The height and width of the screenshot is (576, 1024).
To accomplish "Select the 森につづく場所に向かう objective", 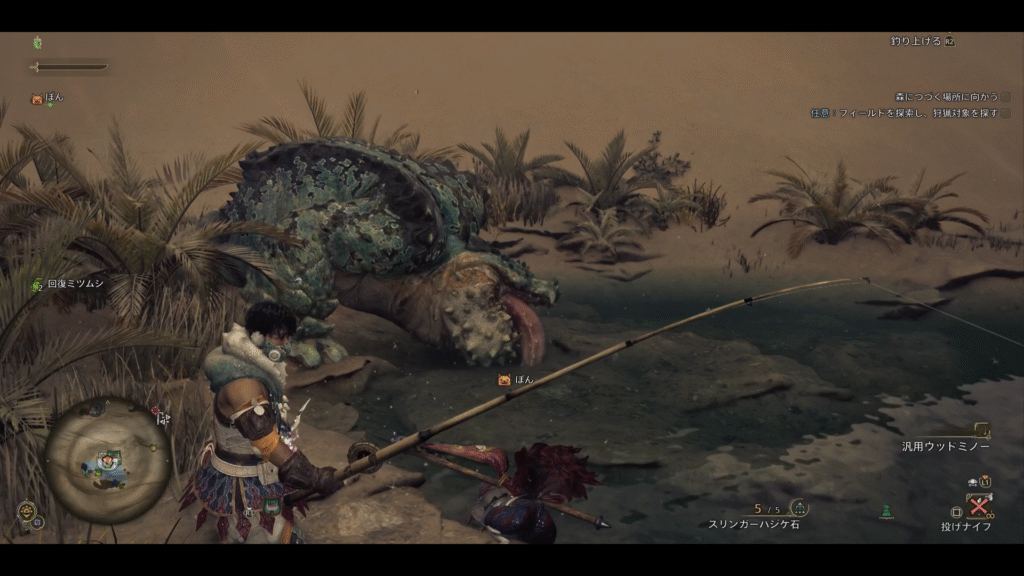I will [x=946, y=97].
